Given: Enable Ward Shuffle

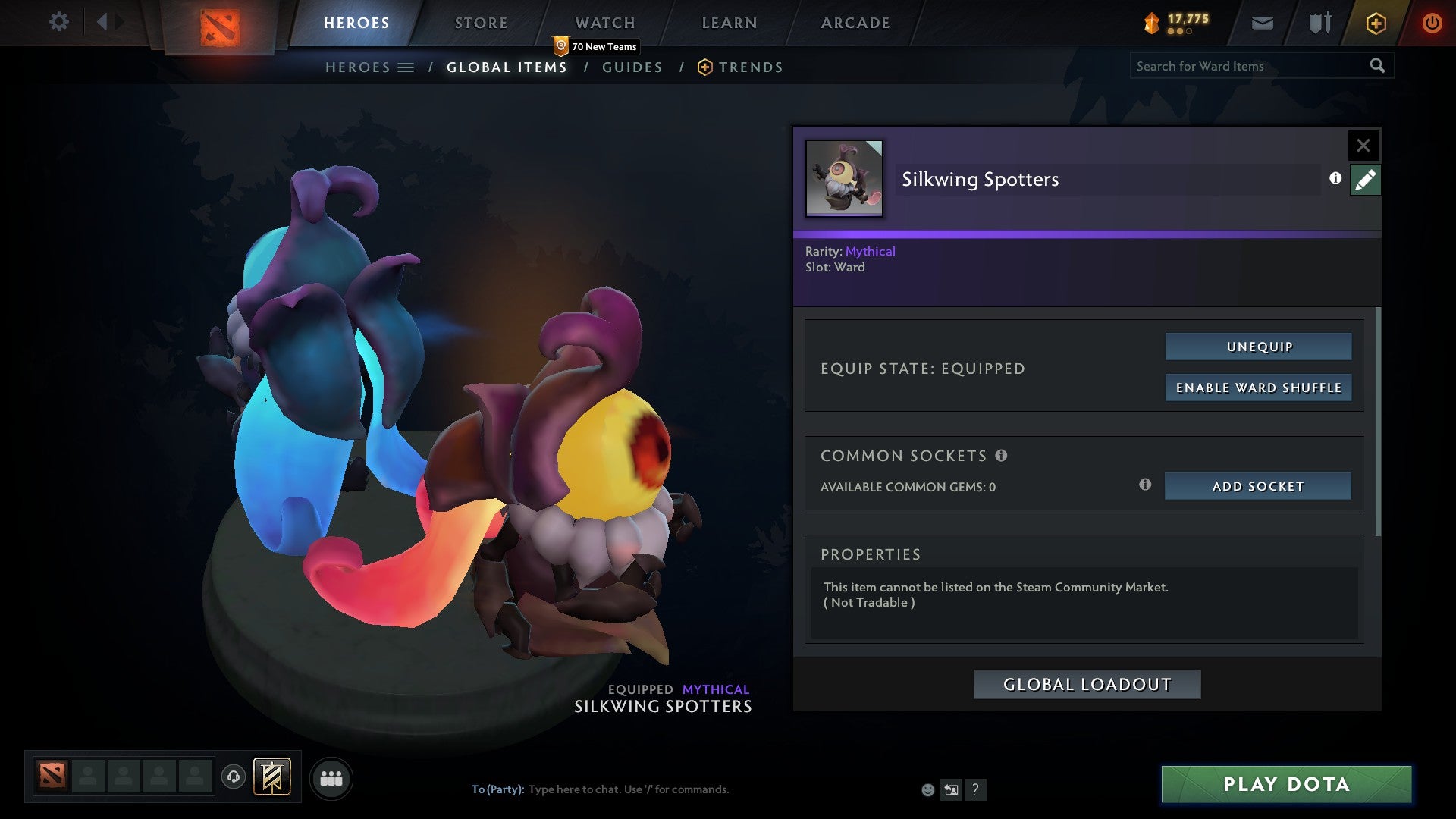Looking at the screenshot, I should click(x=1258, y=387).
